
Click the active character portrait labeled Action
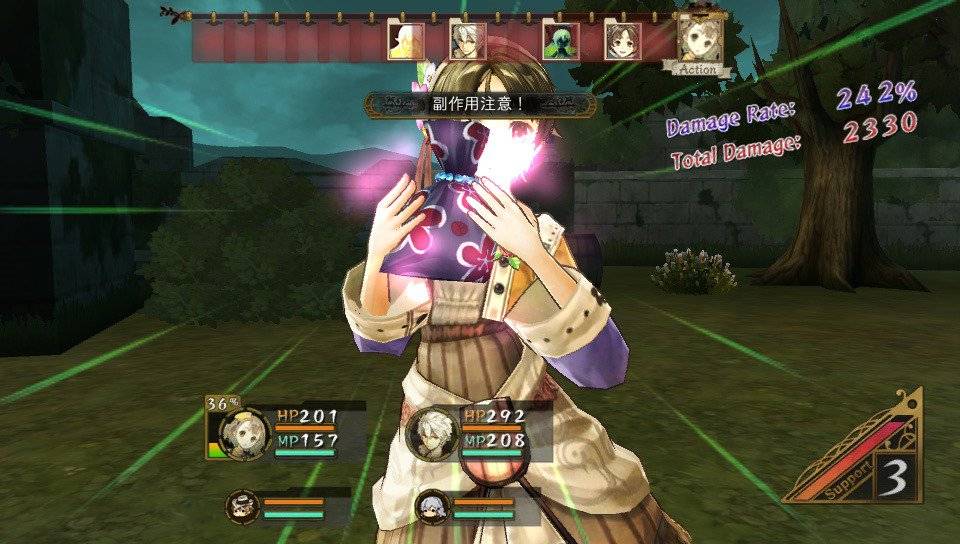click(697, 39)
